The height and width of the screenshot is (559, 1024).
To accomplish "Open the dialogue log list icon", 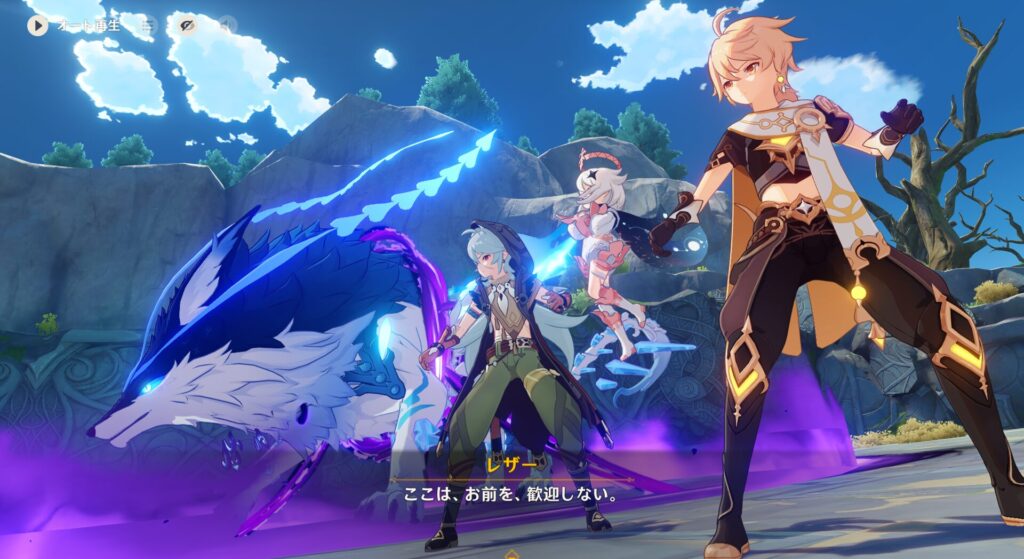I will pos(147,25).
